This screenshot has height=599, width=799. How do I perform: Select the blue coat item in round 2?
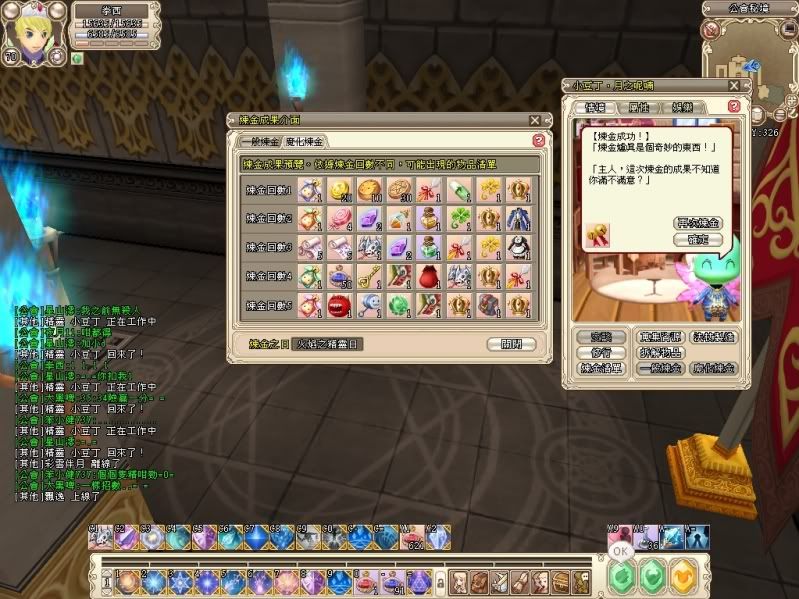(517, 217)
